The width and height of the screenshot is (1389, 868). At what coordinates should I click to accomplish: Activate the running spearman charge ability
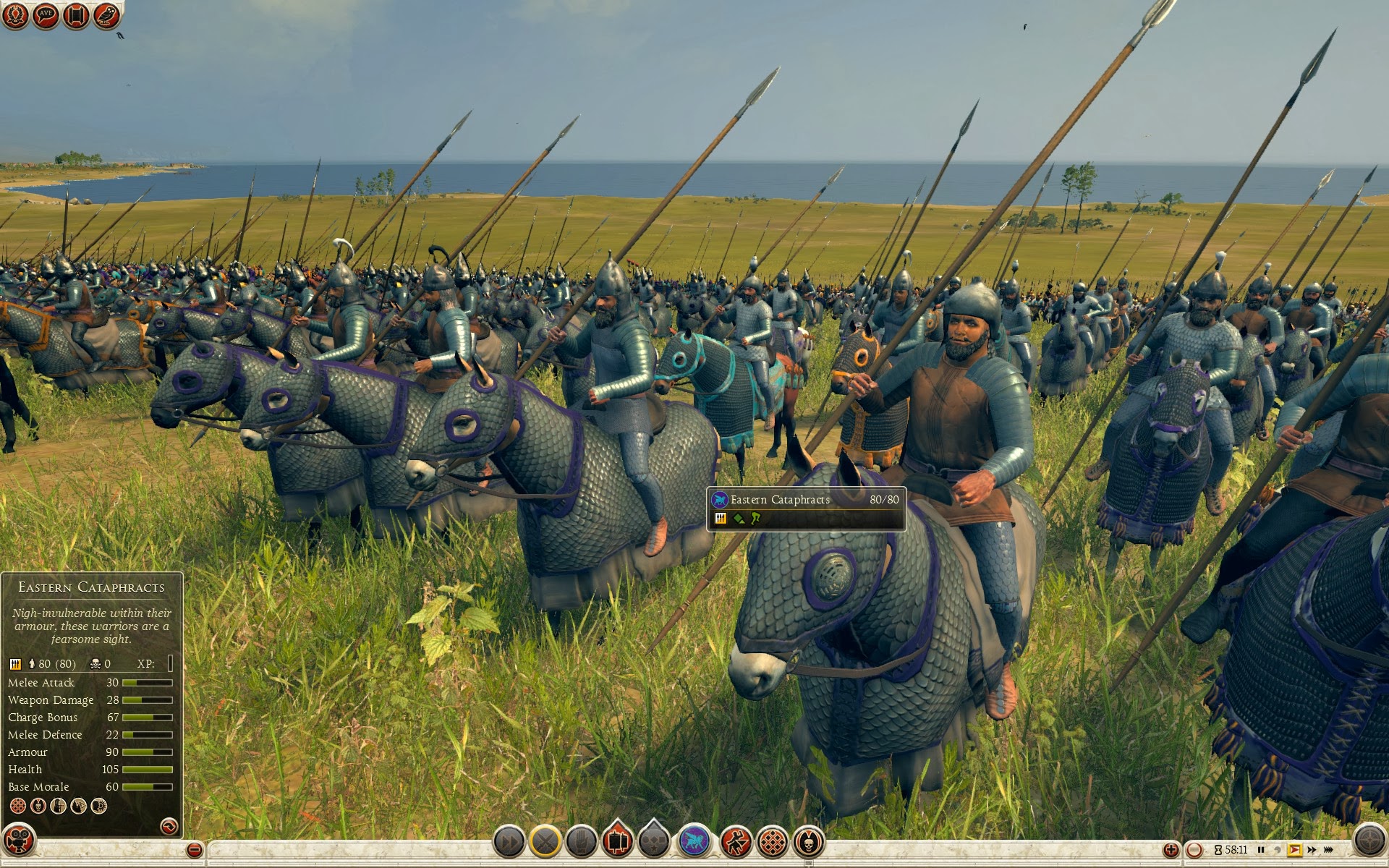point(736,842)
